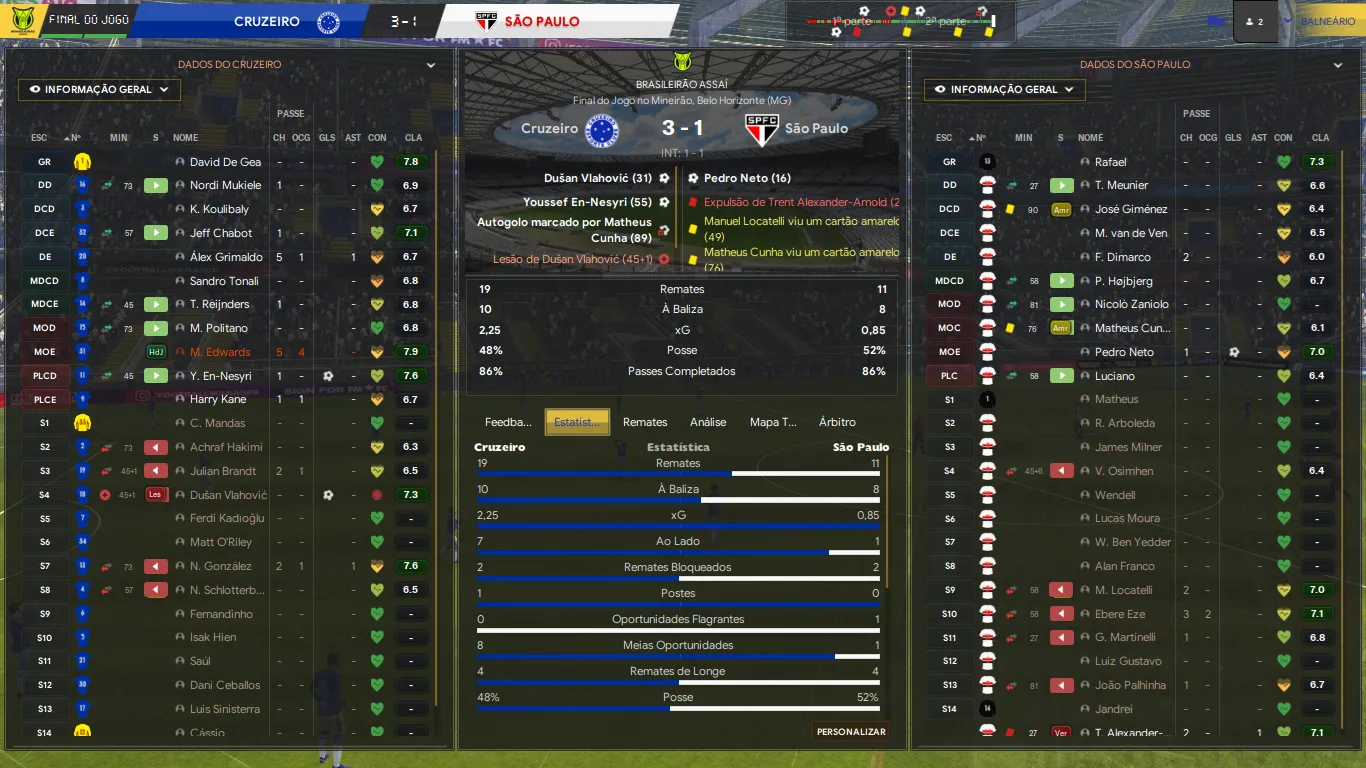This screenshot has width=1366, height=768.
Task: Expand the Dados do São Paulo panel header
Action: pos(1337,65)
